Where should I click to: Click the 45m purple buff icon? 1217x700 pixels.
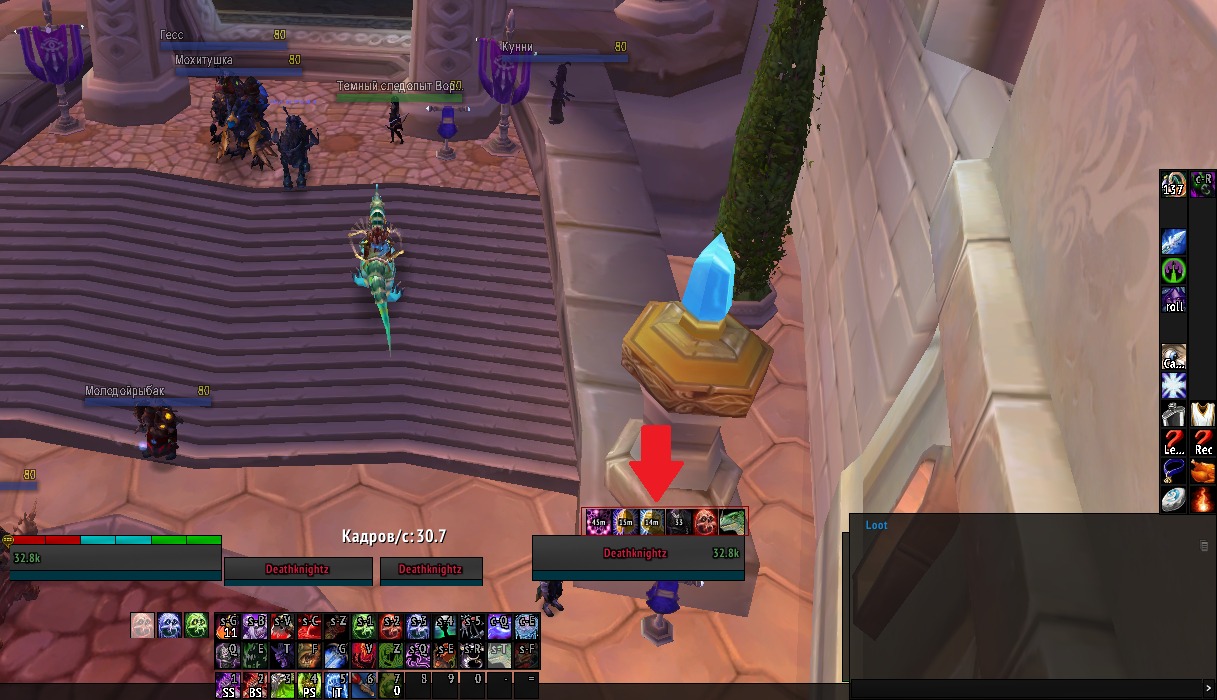[x=598, y=521]
